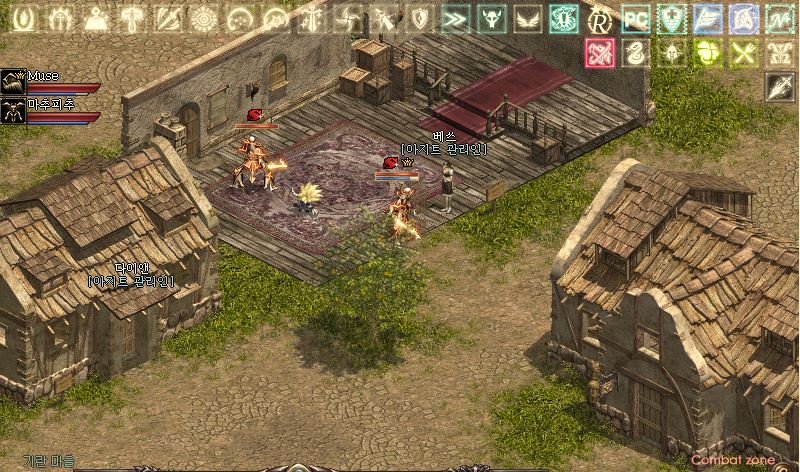The image size is (800, 472).
Task: Click the circled R emblem icon
Action: tap(599, 18)
